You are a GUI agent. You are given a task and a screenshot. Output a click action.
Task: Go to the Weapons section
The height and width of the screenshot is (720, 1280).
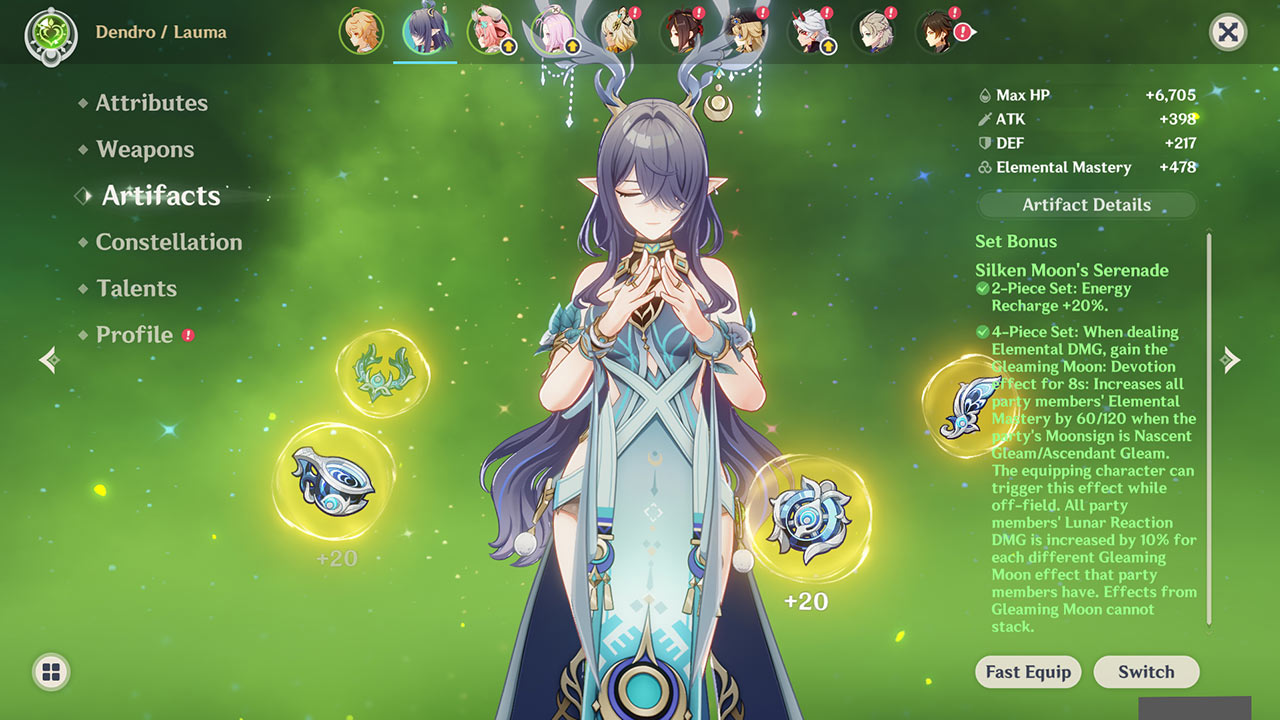(145, 150)
